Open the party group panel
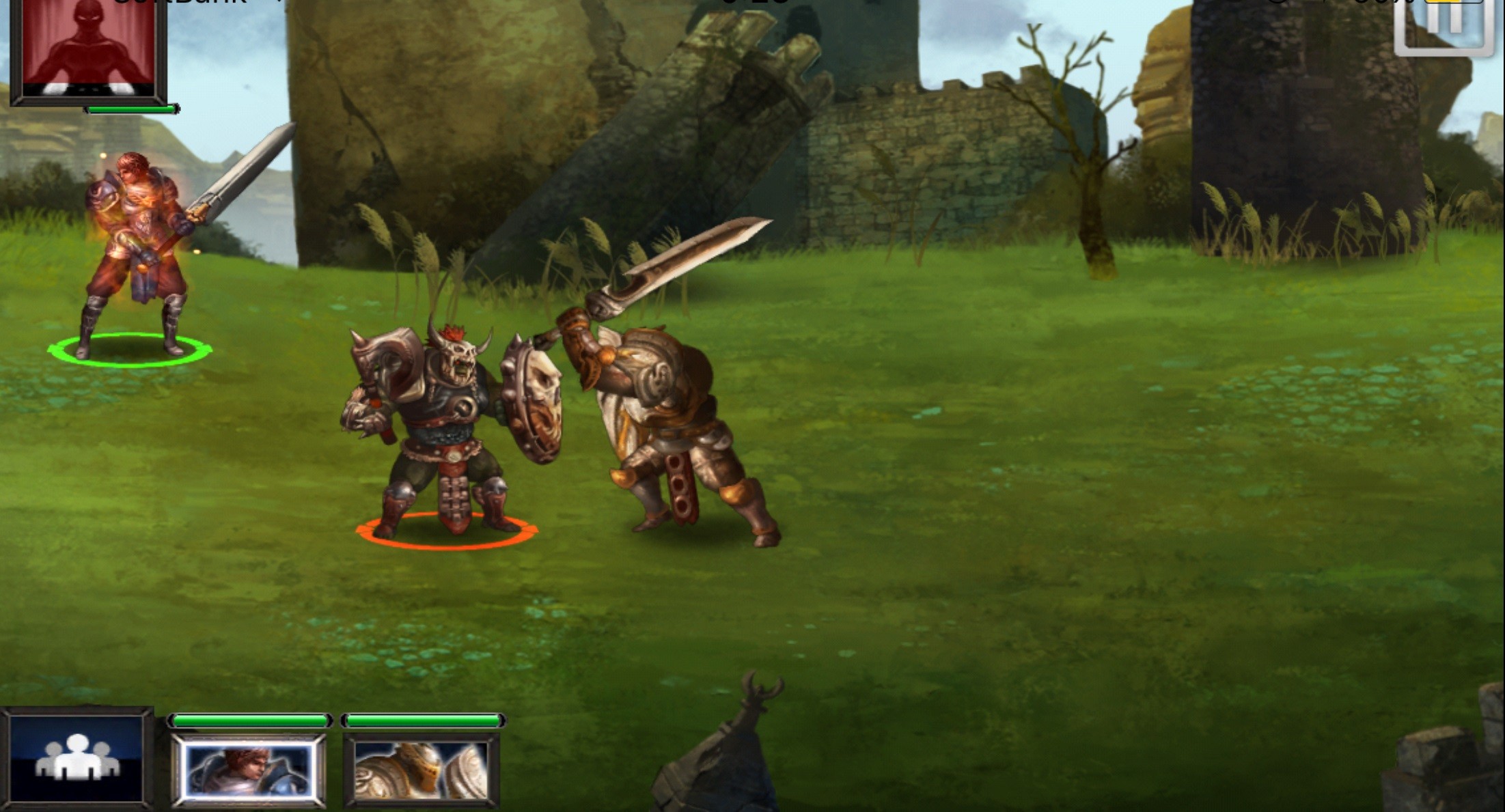The height and width of the screenshot is (812, 1505). pos(77,757)
